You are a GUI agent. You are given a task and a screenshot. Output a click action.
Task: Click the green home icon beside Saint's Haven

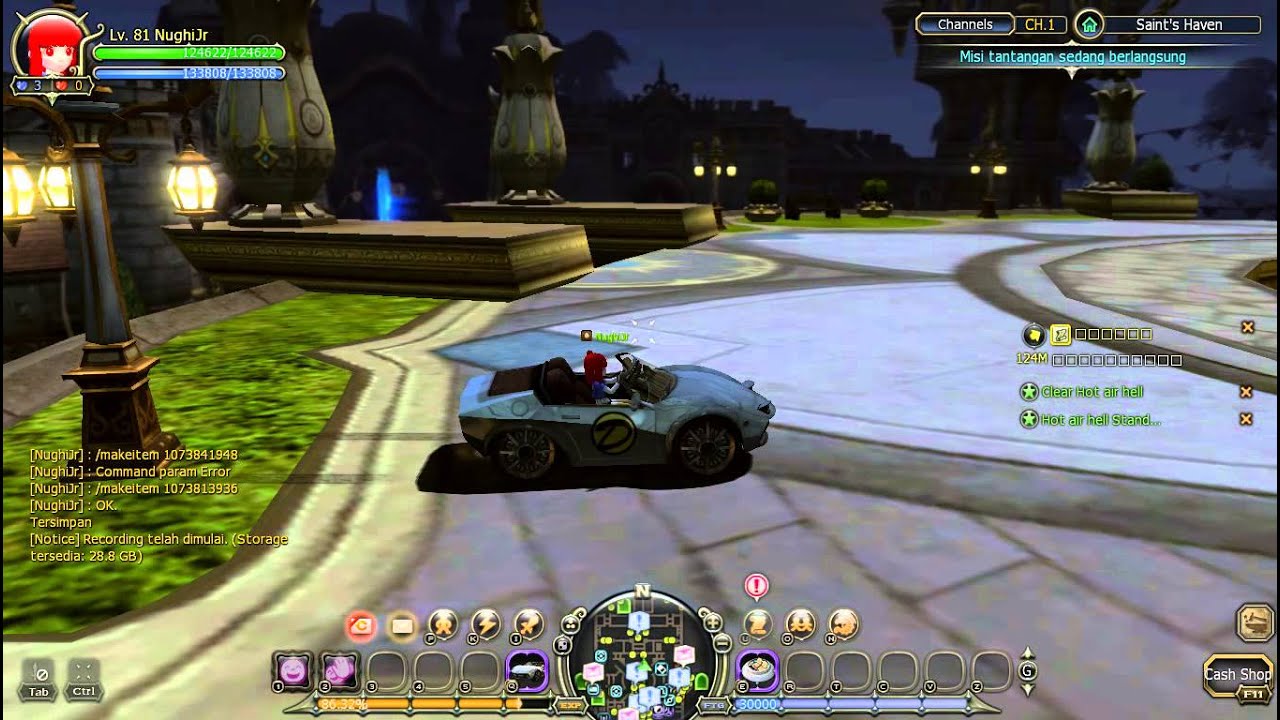[1088, 25]
